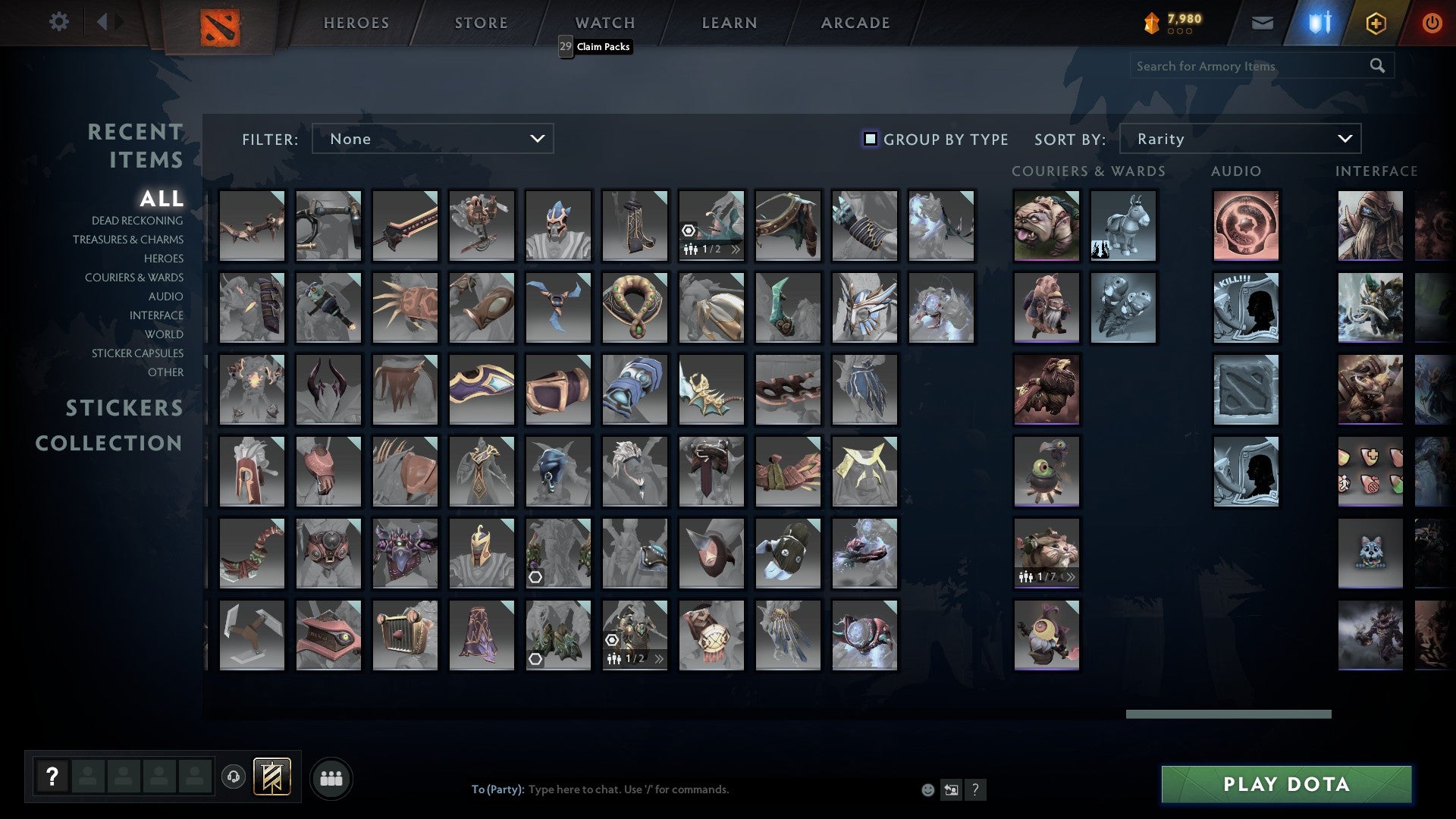Toggle the GROUP BY TYPE checkbox
The image size is (1456, 819).
point(869,139)
